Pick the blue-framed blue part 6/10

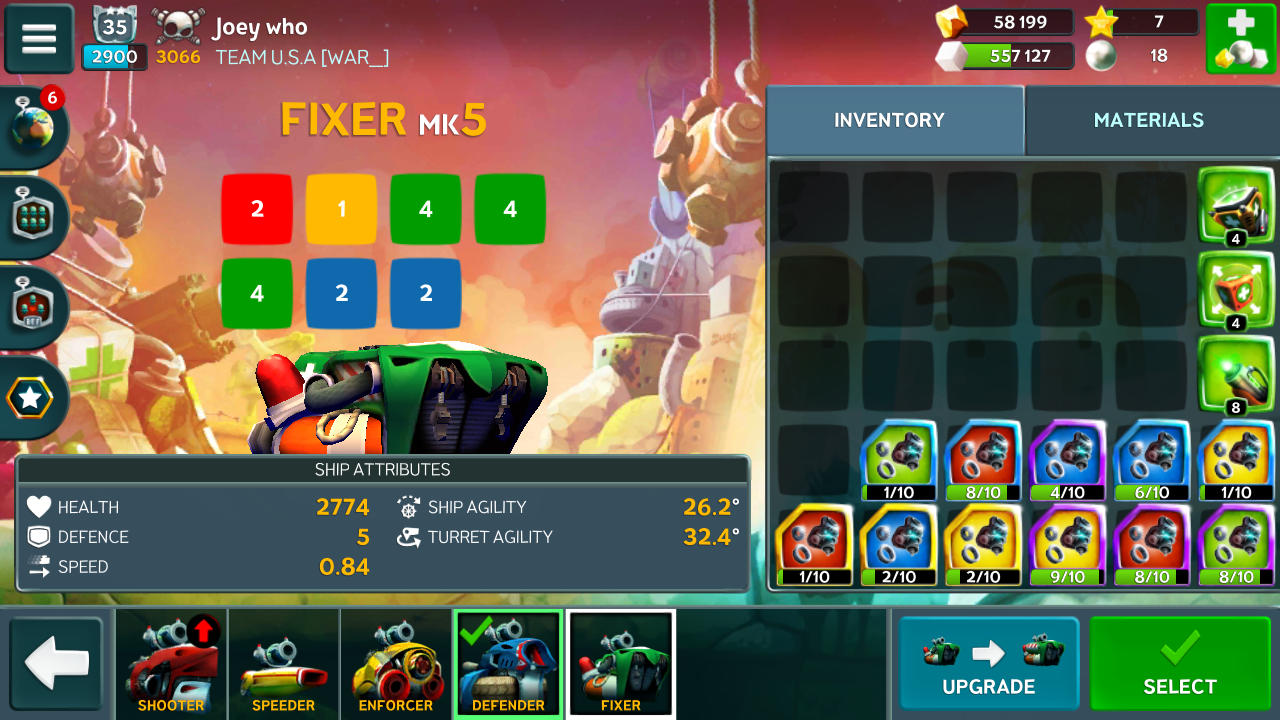[x=1151, y=459]
